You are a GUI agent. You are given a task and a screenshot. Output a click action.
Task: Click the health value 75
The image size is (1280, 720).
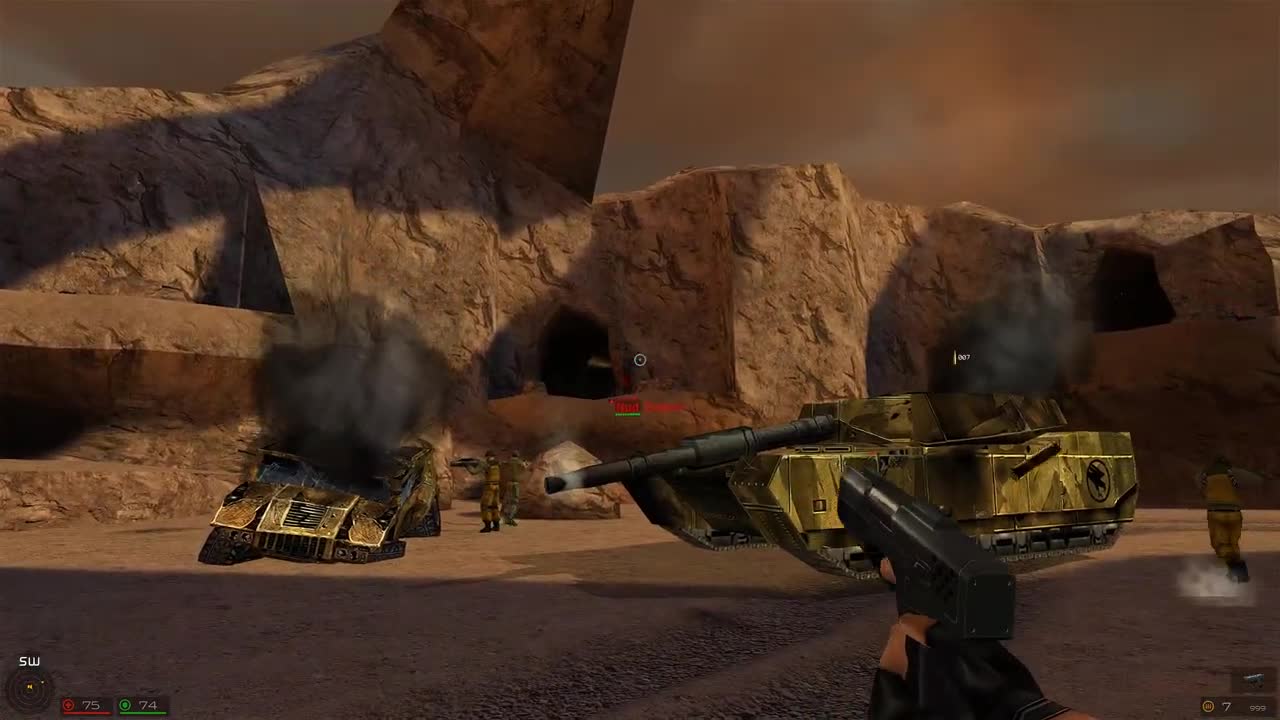89,705
